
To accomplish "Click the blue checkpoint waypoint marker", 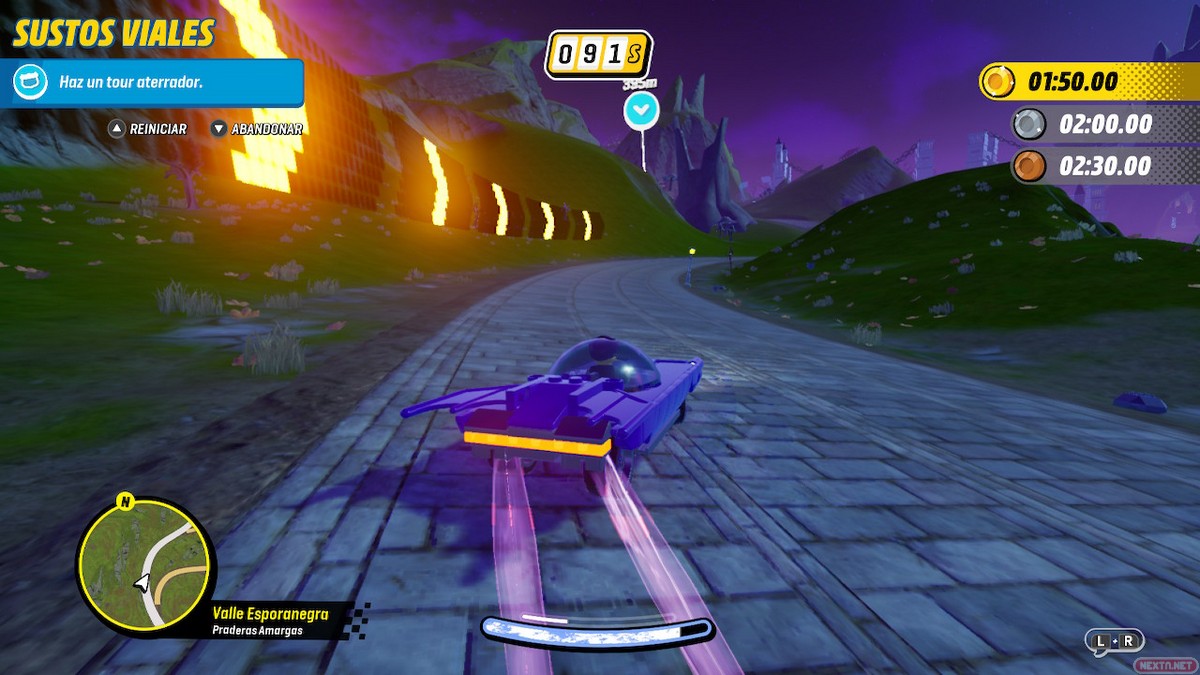I will point(641,110).
